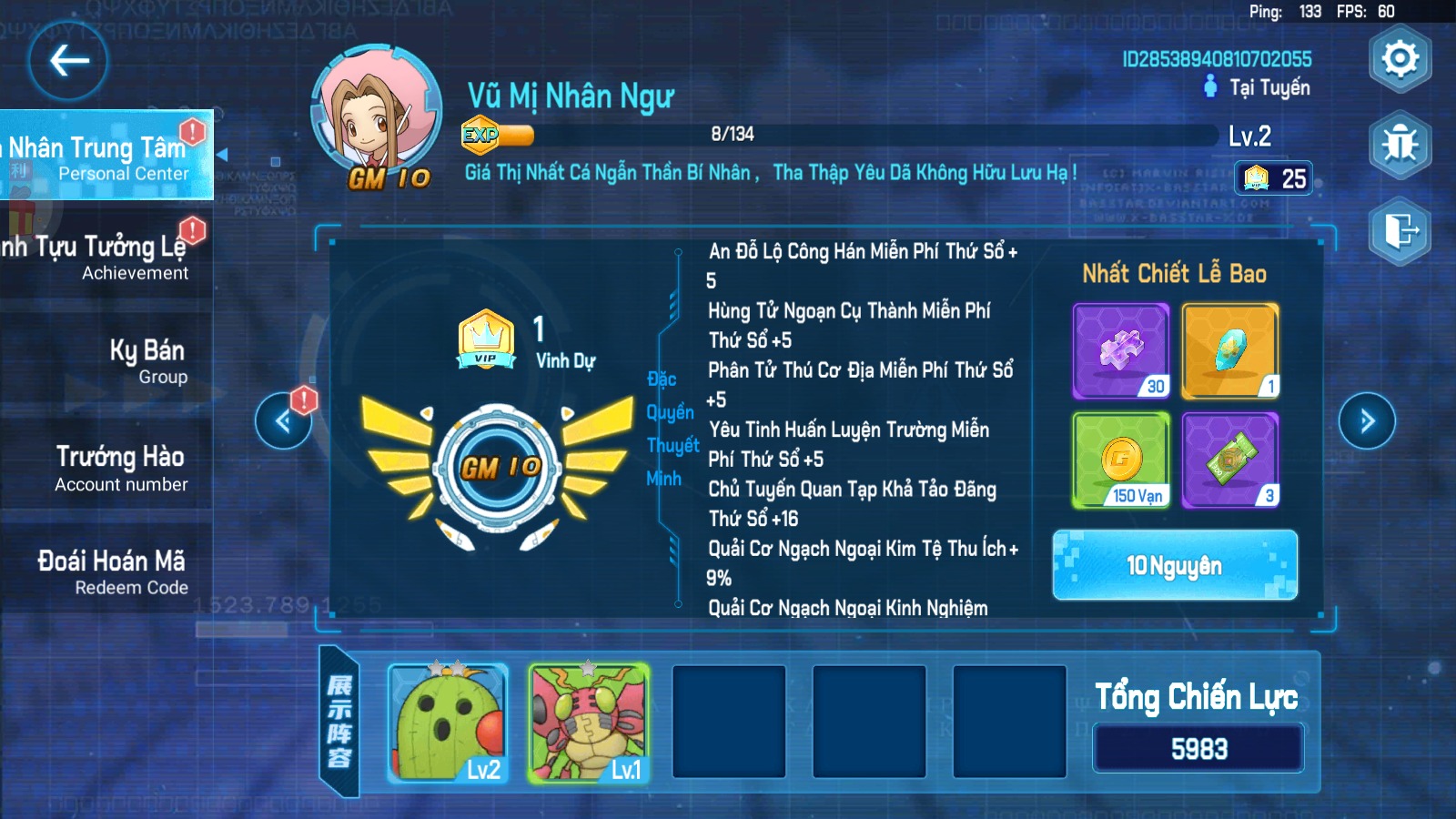Go to previous page with left chevron

point(285,421)
